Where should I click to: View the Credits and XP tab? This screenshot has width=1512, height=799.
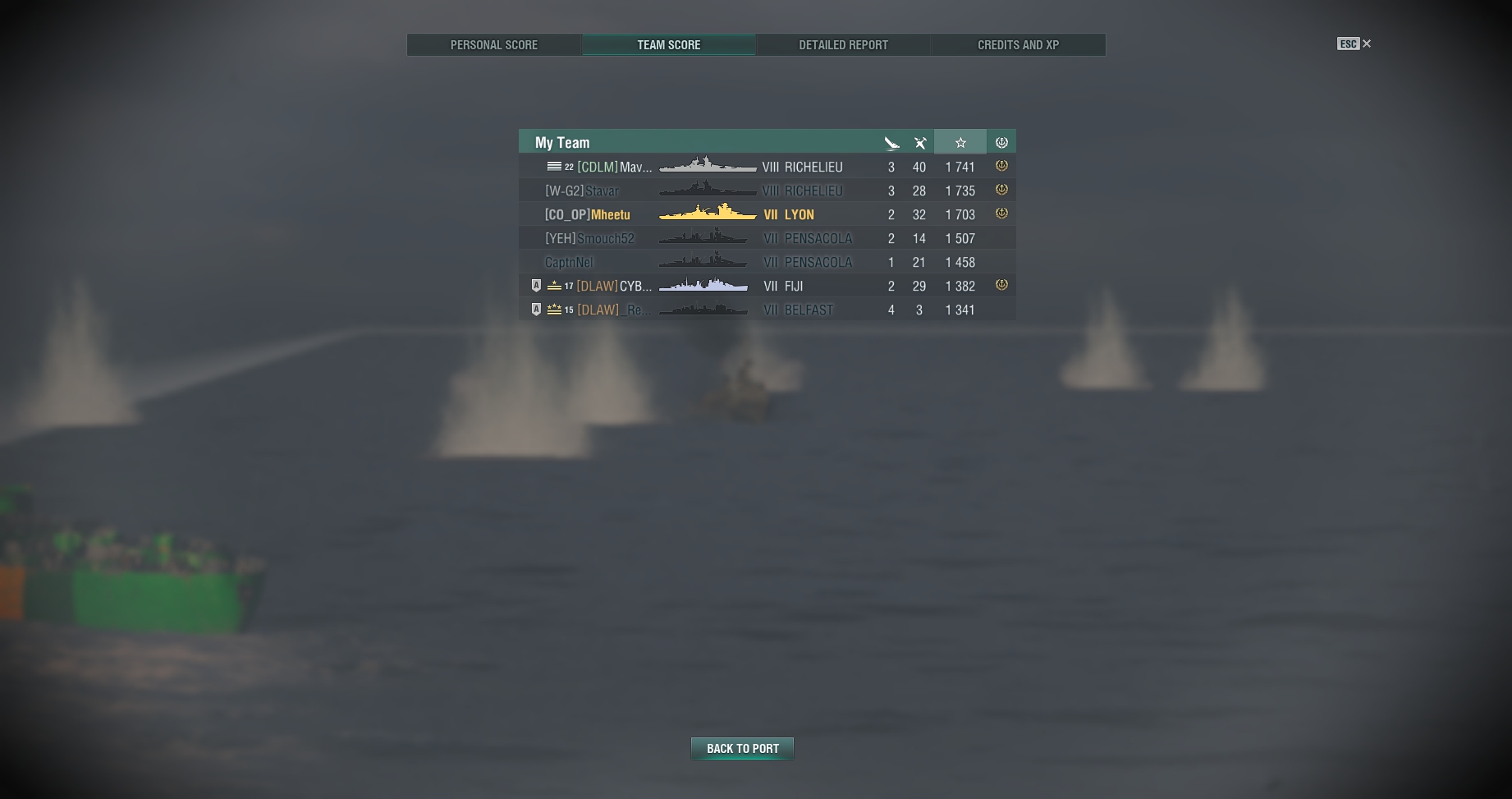pyautogui.click(x=1018, y=45)
